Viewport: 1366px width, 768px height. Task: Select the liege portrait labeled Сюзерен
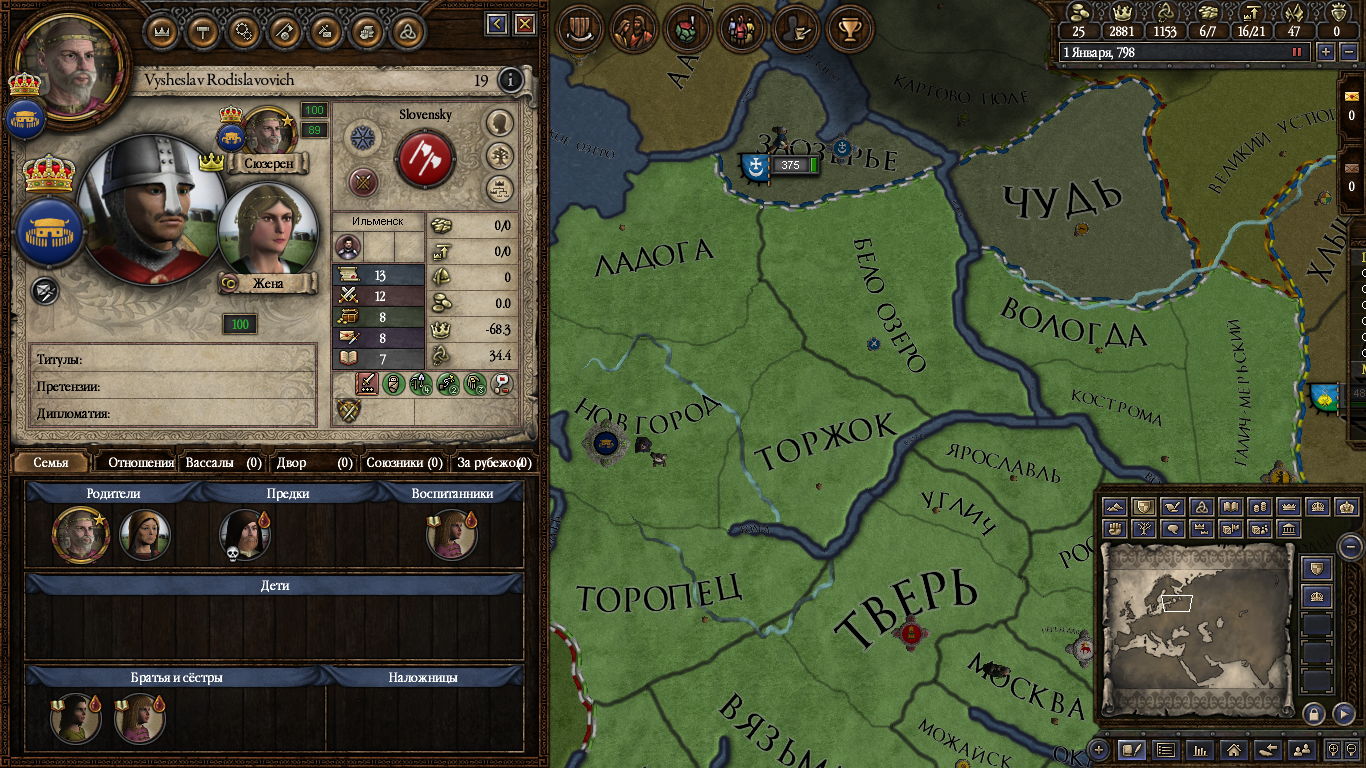click(x=267, y=133)
